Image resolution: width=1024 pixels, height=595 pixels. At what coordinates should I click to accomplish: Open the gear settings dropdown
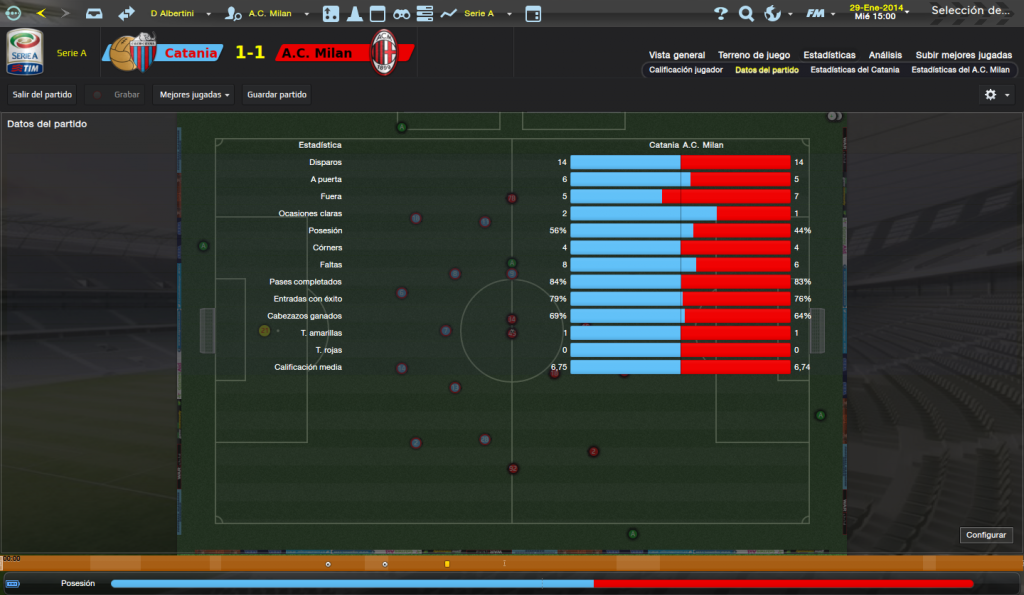[x=996, y=94]
